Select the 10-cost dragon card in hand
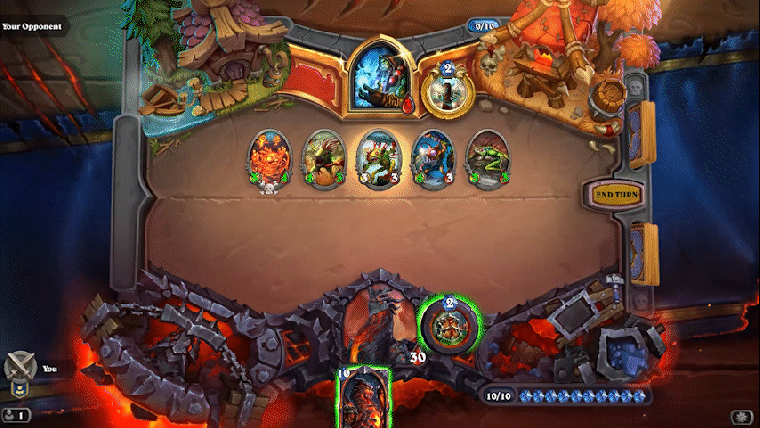 [x=364, y=398]
